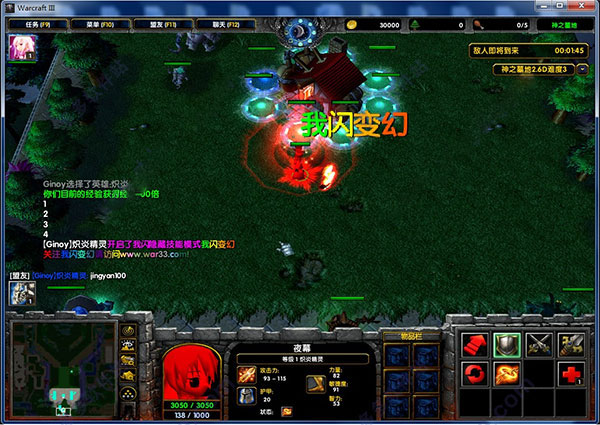Select the hero portrait icon at top left
600x425 pixels.
[20, 47]
